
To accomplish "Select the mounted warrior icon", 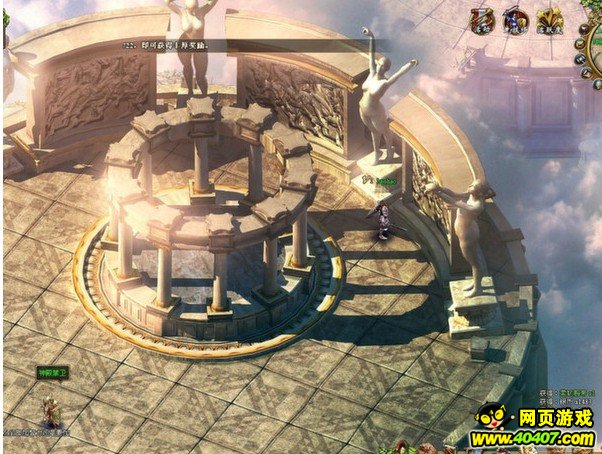I will (x=516, y=18).
